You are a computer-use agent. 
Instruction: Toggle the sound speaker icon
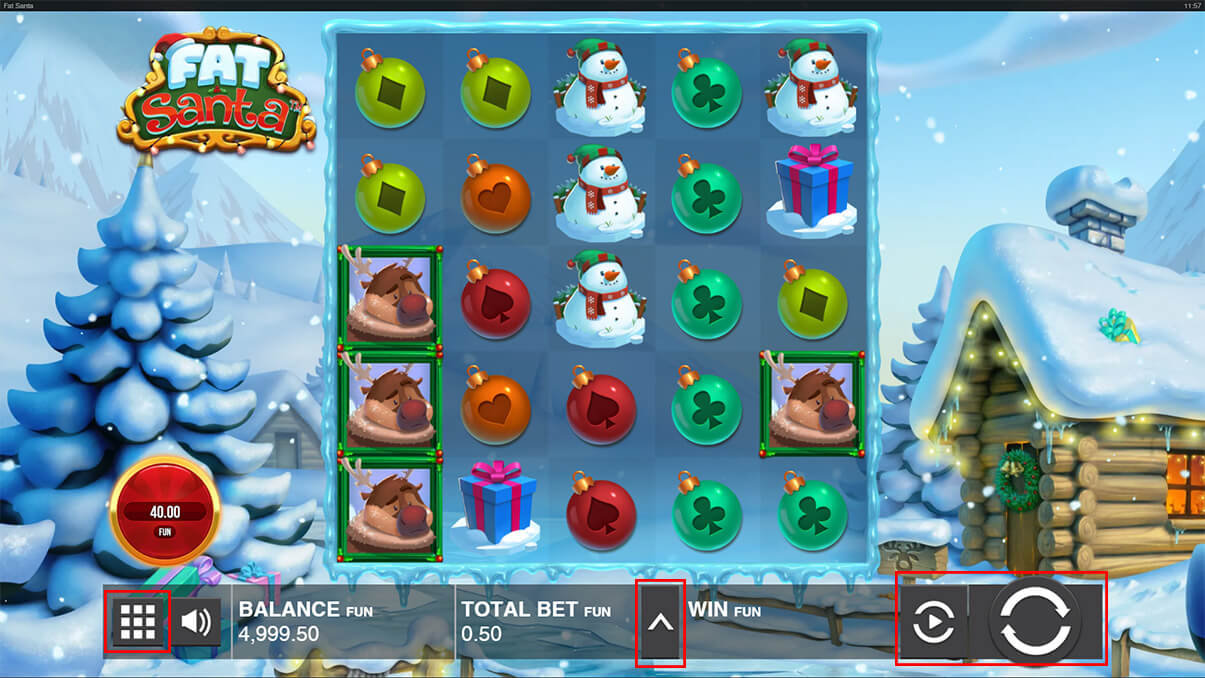[197, 622]
